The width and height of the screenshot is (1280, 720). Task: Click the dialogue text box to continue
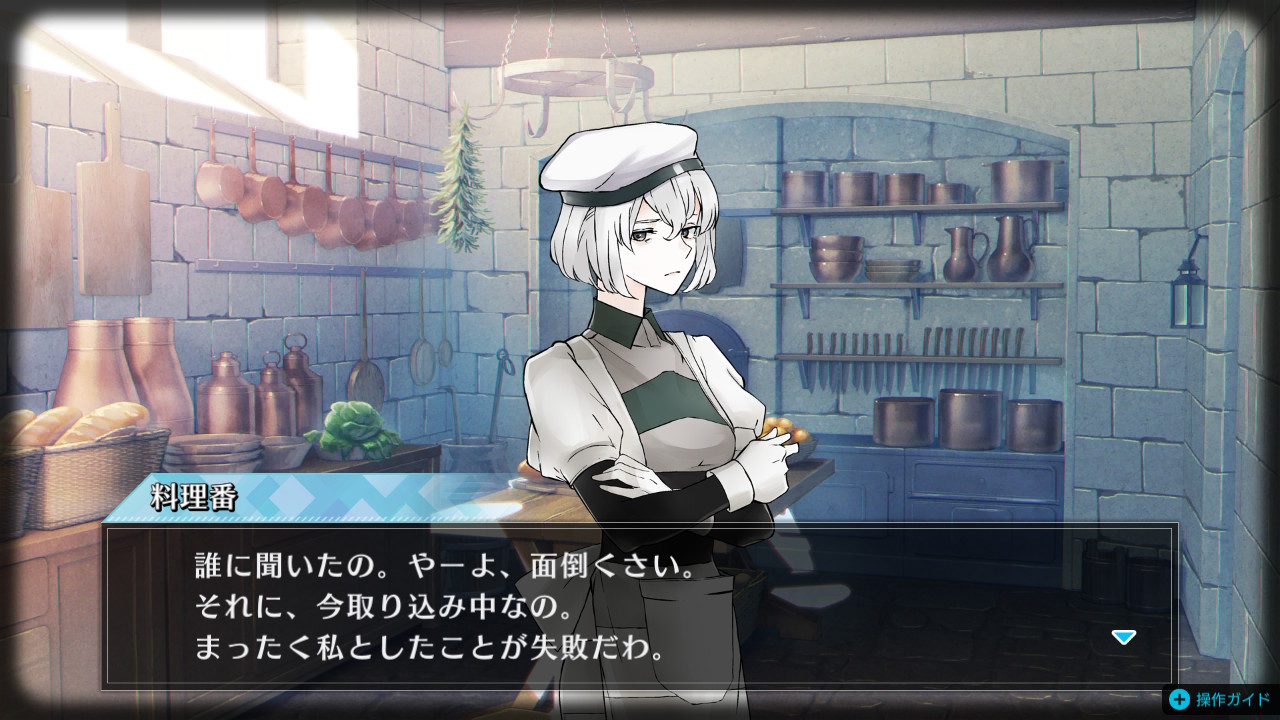point(640,605)
